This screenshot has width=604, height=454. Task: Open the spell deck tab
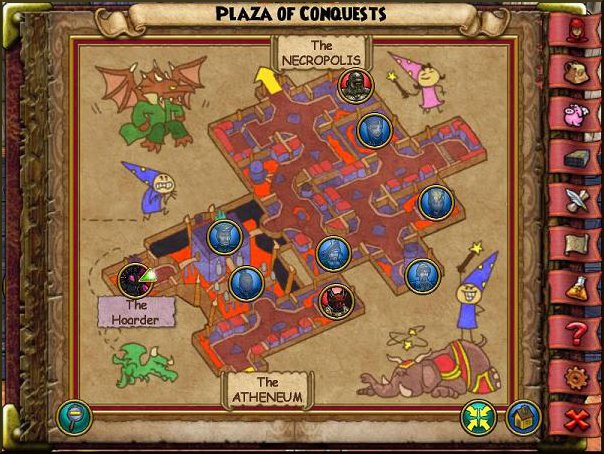click(x=575, y=158)
